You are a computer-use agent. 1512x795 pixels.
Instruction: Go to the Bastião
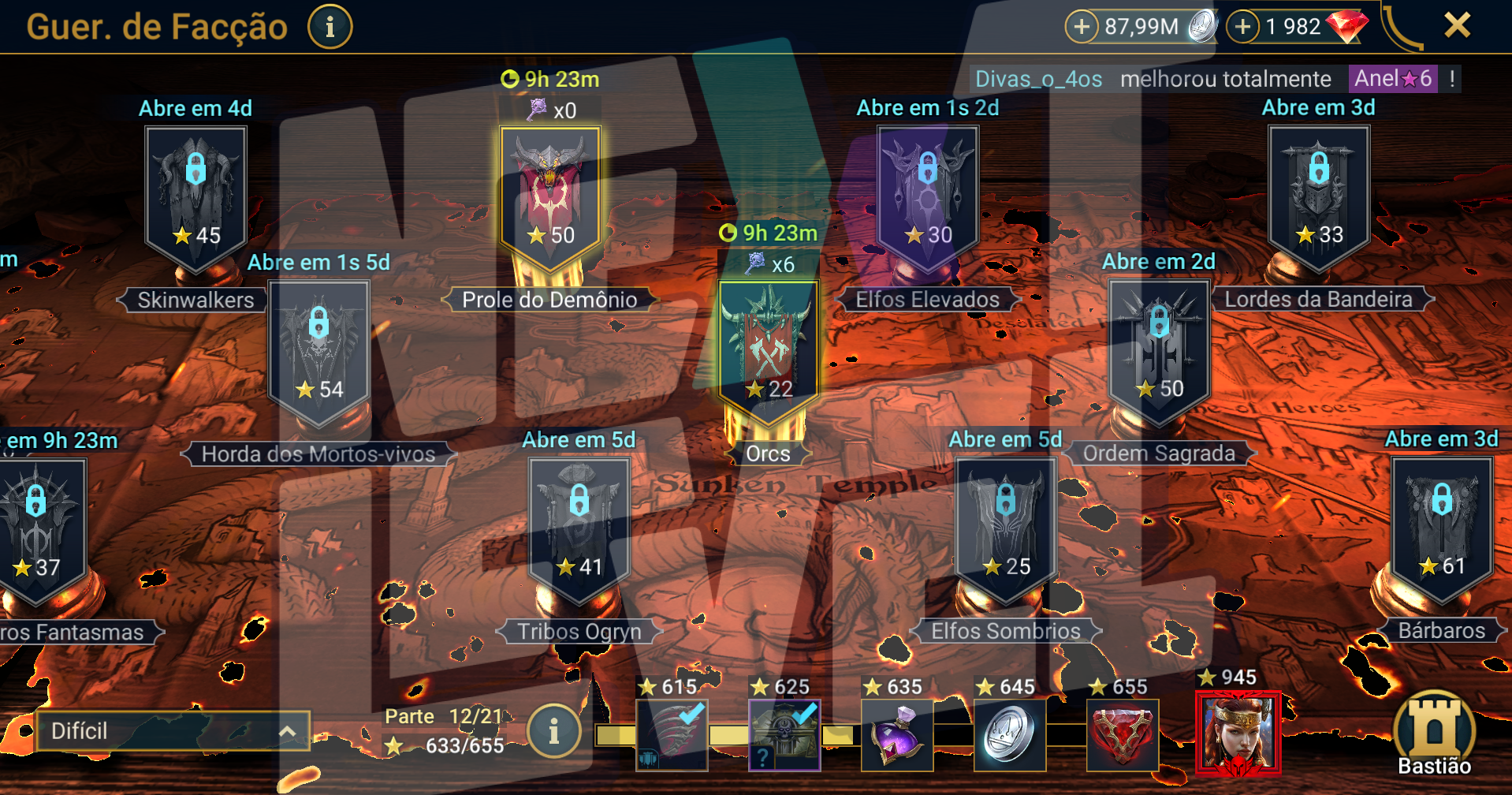point(1434,733)
